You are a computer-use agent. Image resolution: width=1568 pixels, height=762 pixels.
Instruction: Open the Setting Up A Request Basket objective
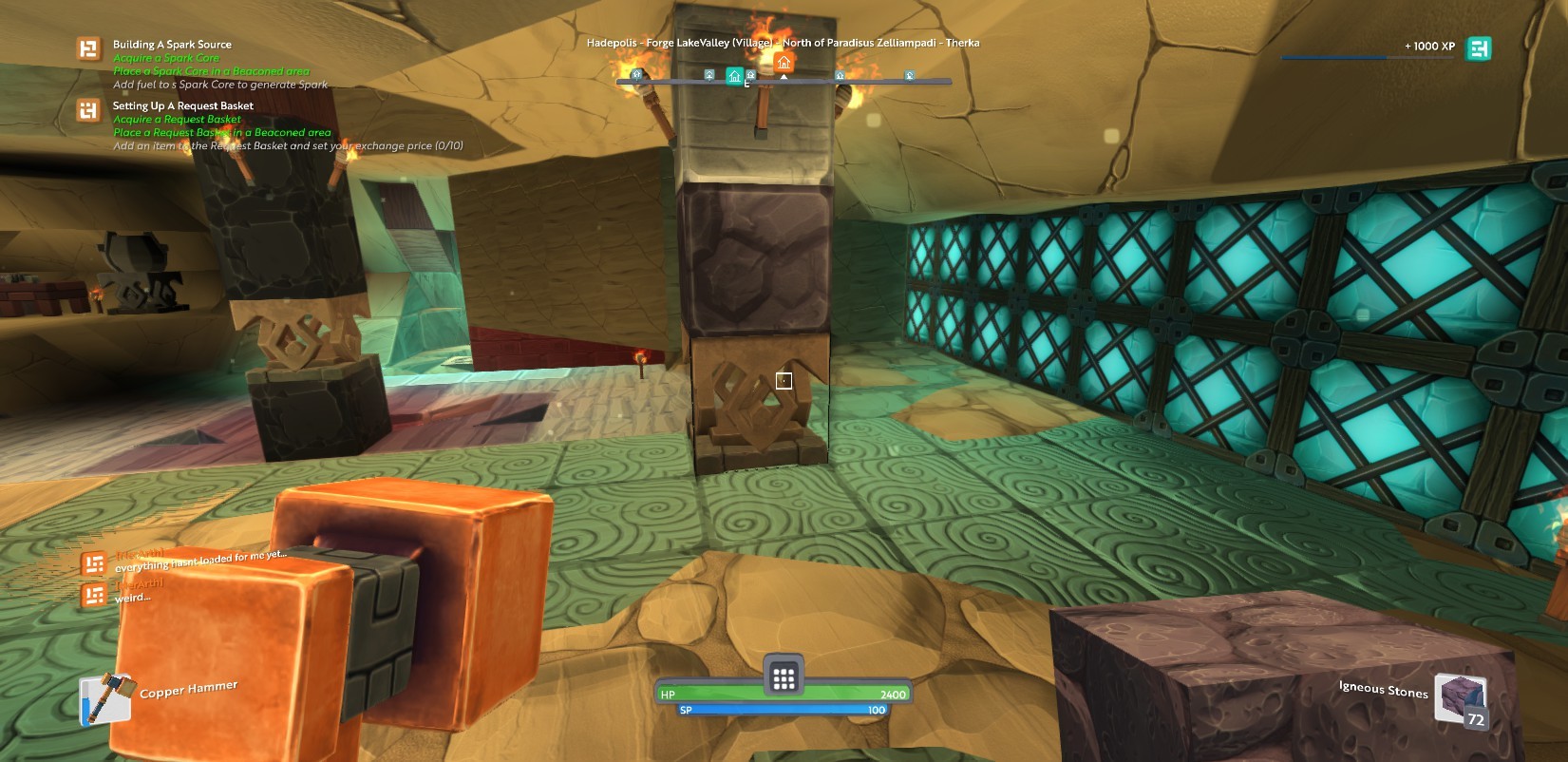click(x=183, y=105)
